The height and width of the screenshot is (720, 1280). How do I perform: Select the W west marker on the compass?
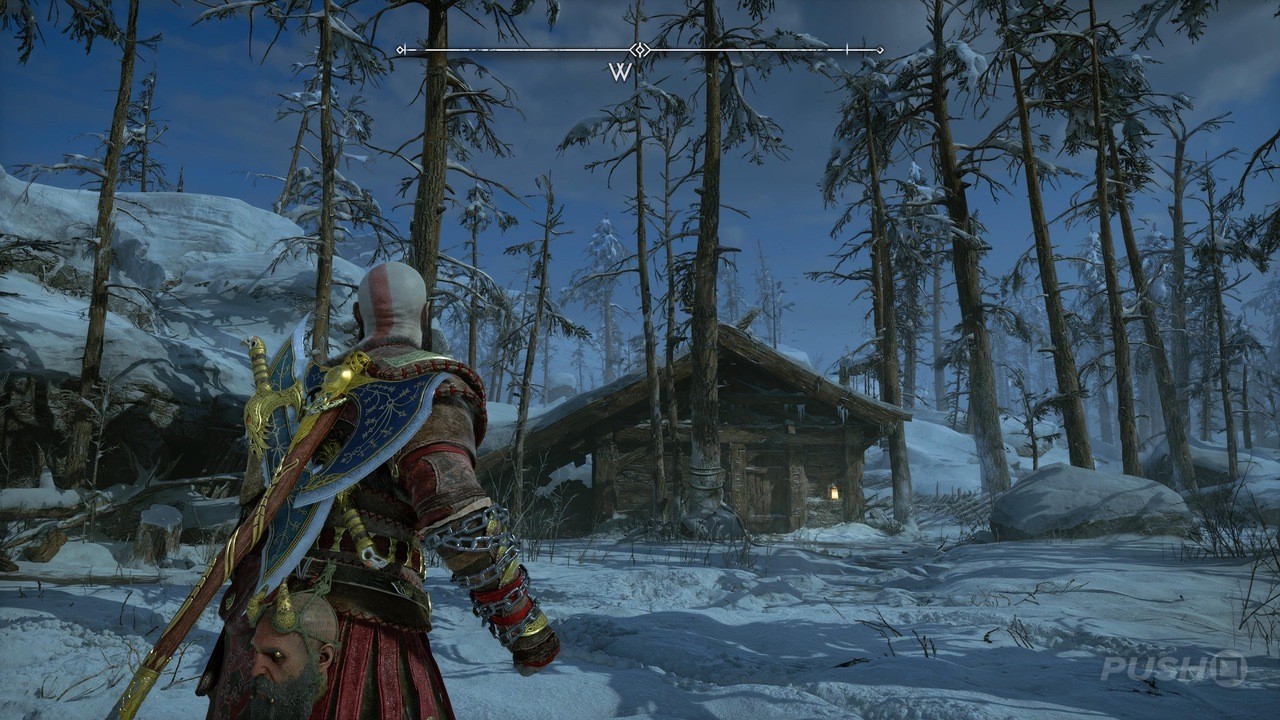coord(620,72)
